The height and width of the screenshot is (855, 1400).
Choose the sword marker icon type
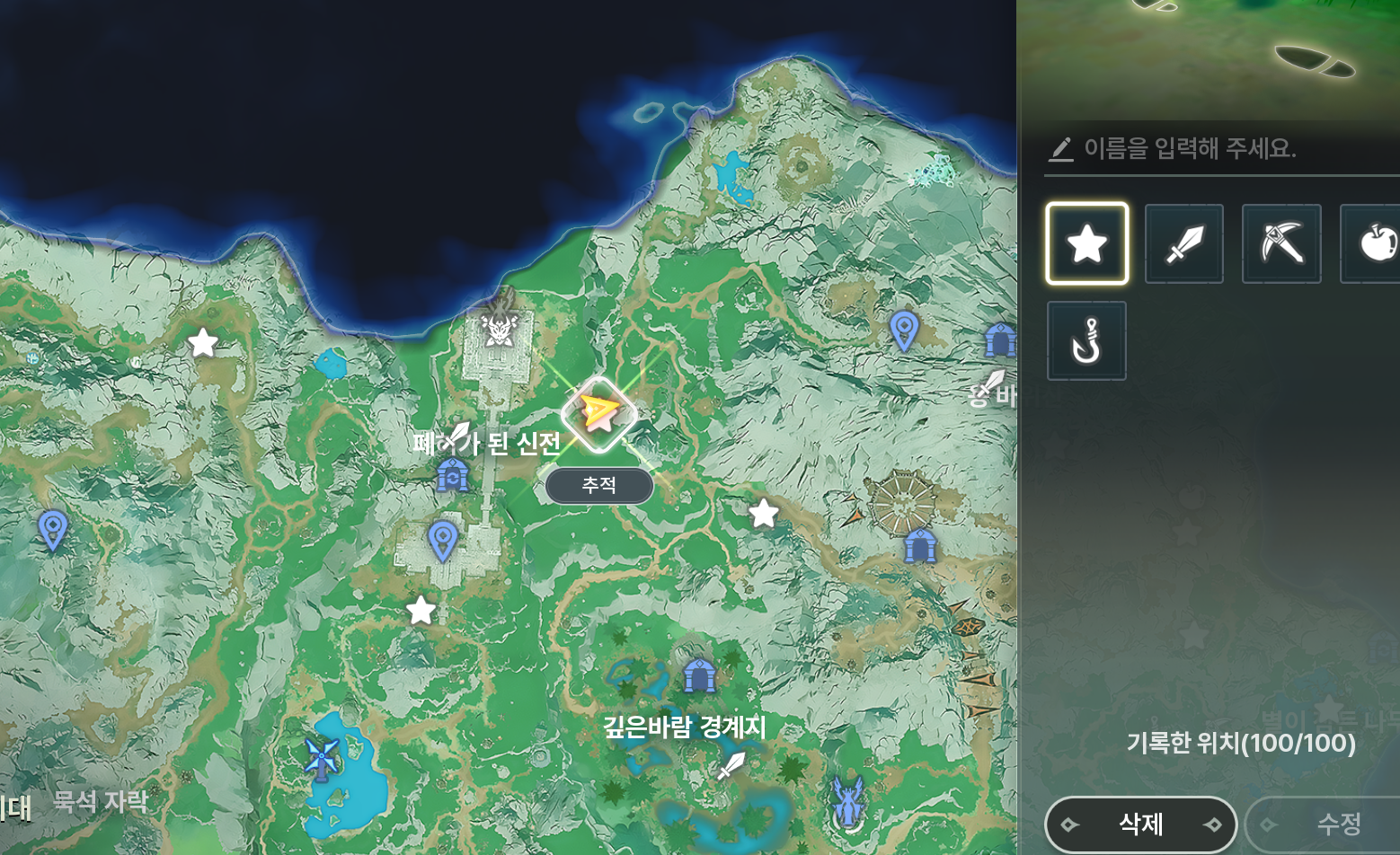(1183, 243)
